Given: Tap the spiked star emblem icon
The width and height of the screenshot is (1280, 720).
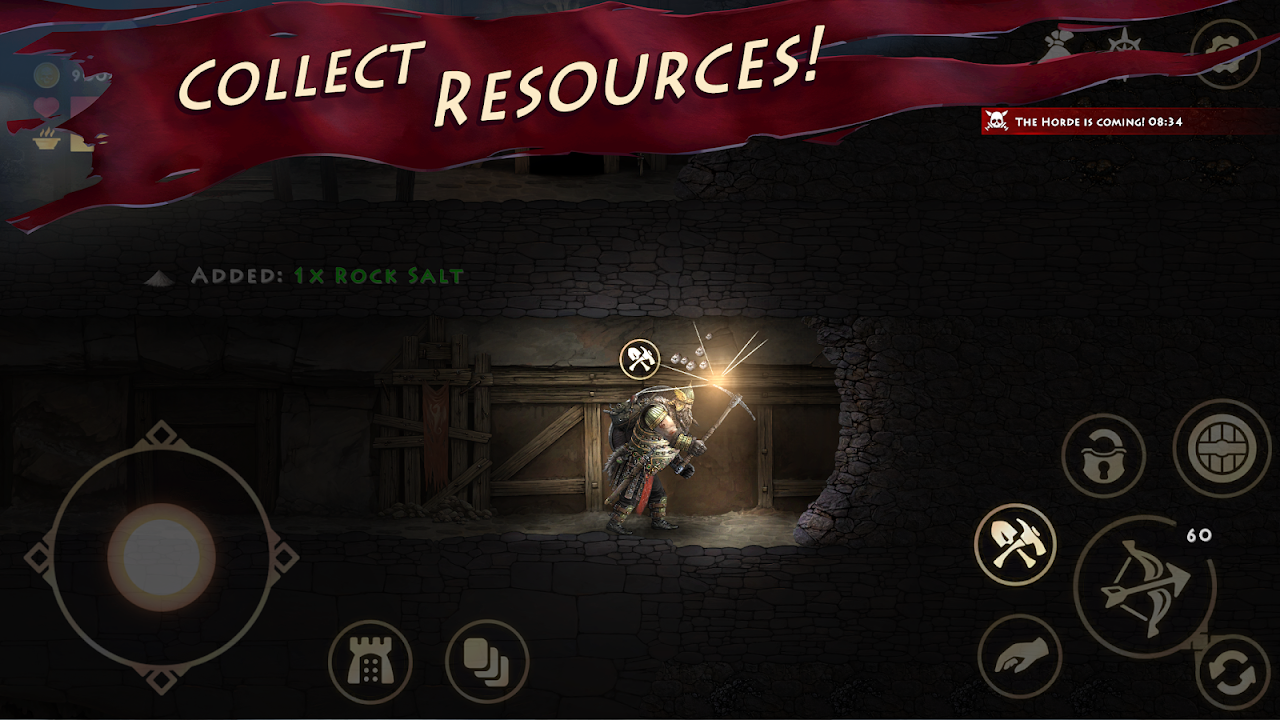Looking at the screenshot, I should point(1127,48).
